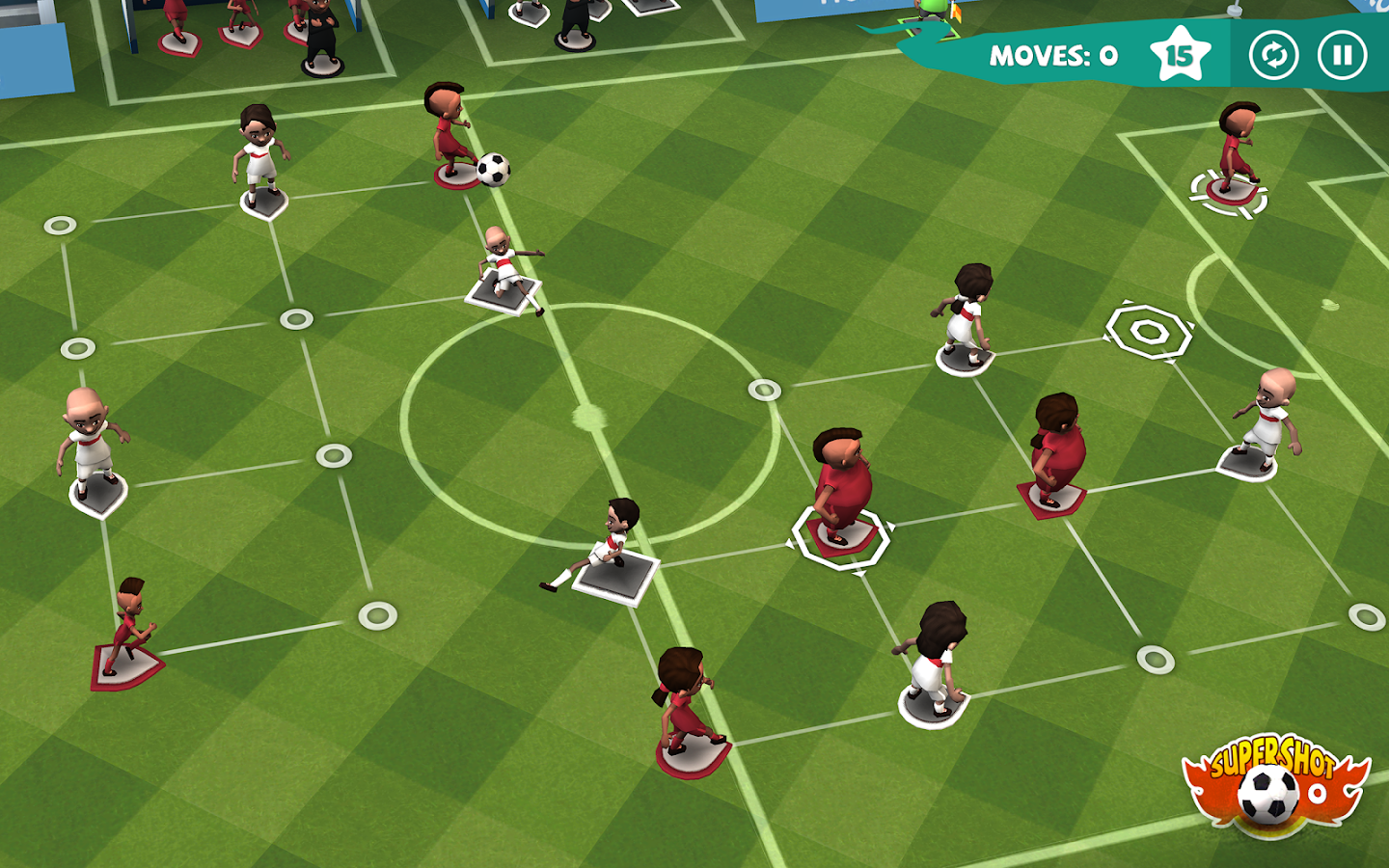The width and height of the screenshot is (1389, 868).
Task: Select the red runner at the bottom-left pentagon
Action: (x=133, y=617)
